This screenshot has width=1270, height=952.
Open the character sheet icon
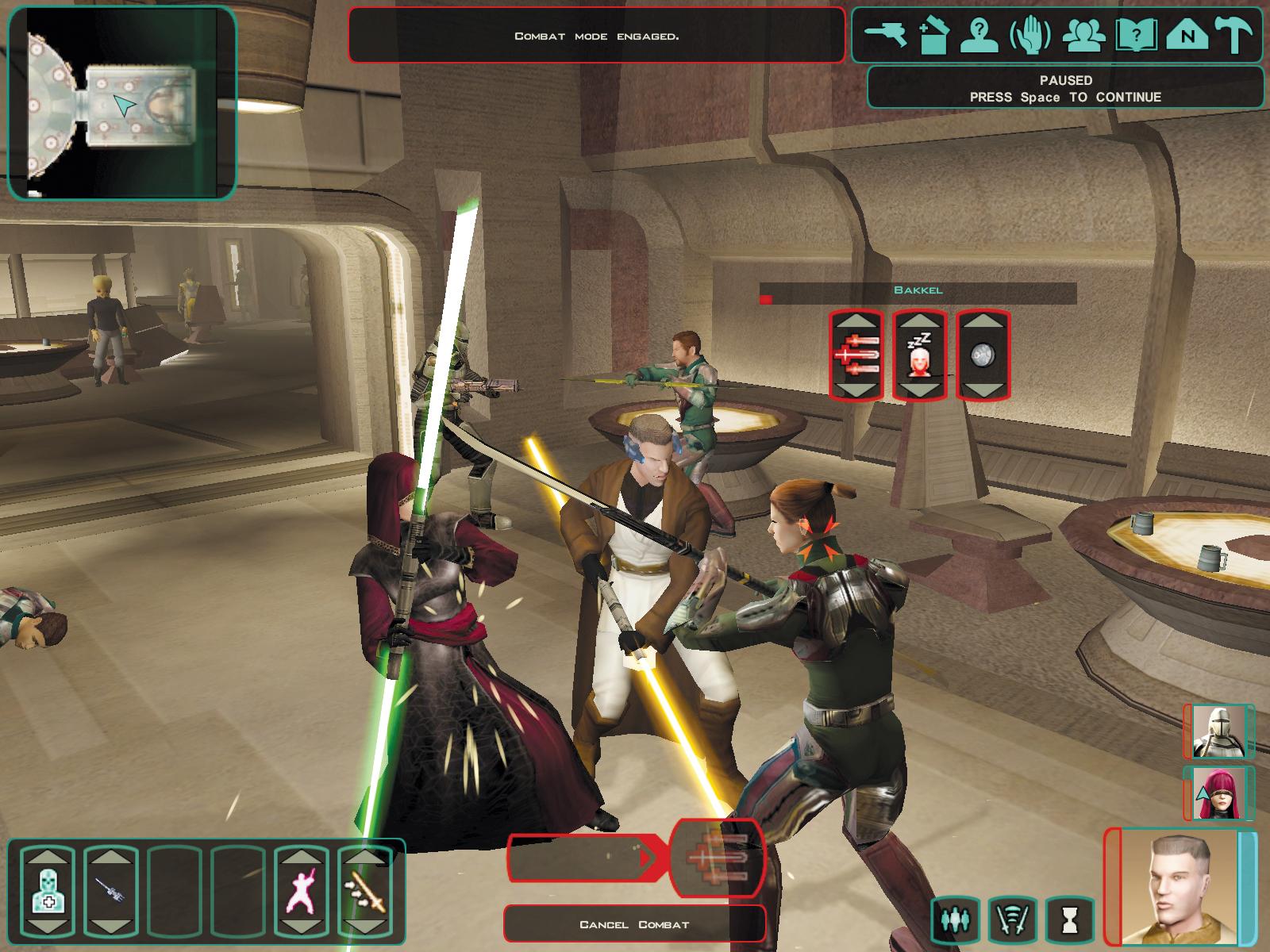point(980,36)
